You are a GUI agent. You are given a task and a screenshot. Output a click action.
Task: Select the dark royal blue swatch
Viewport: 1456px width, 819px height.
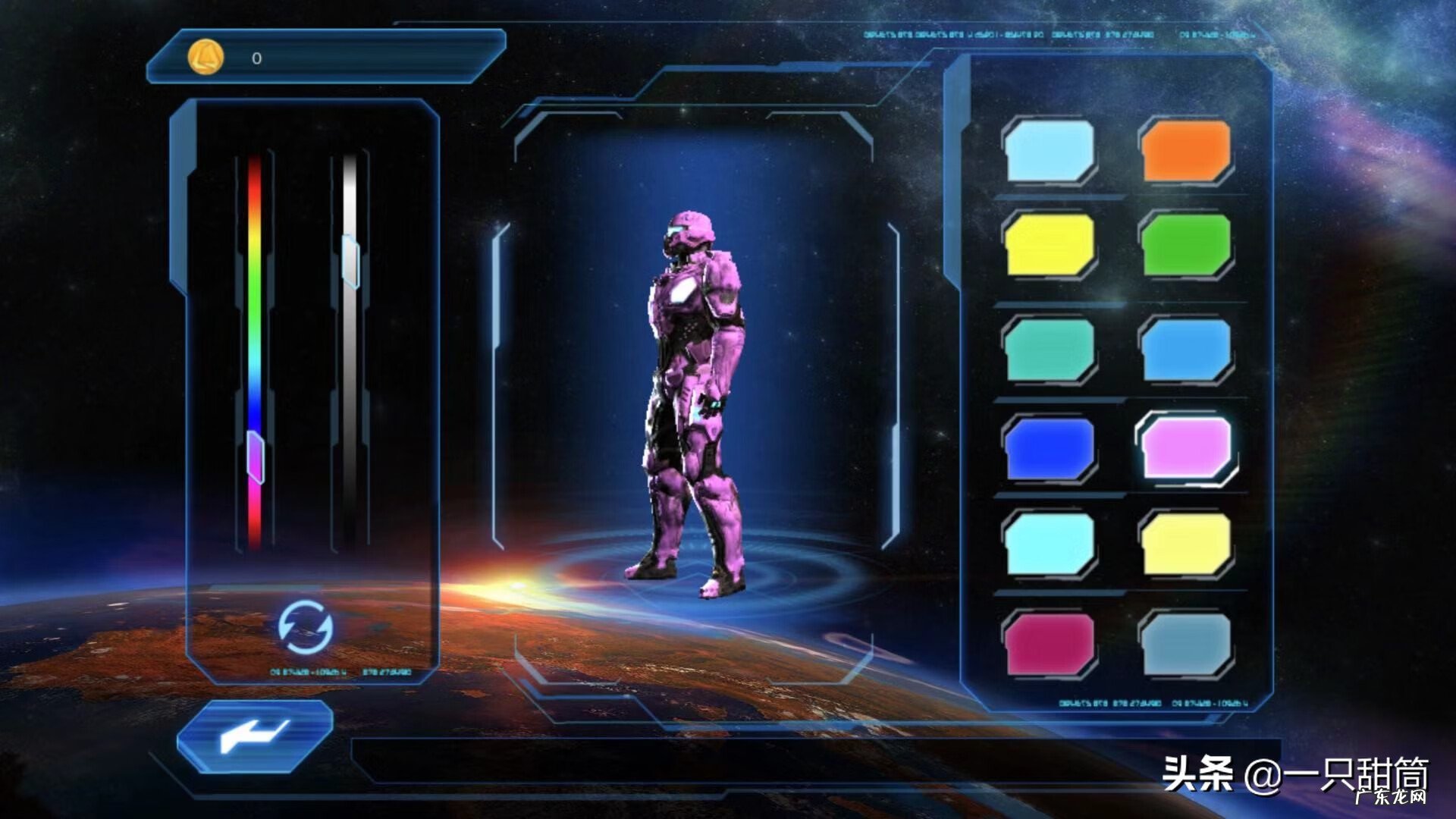[x=1050, y=449]
